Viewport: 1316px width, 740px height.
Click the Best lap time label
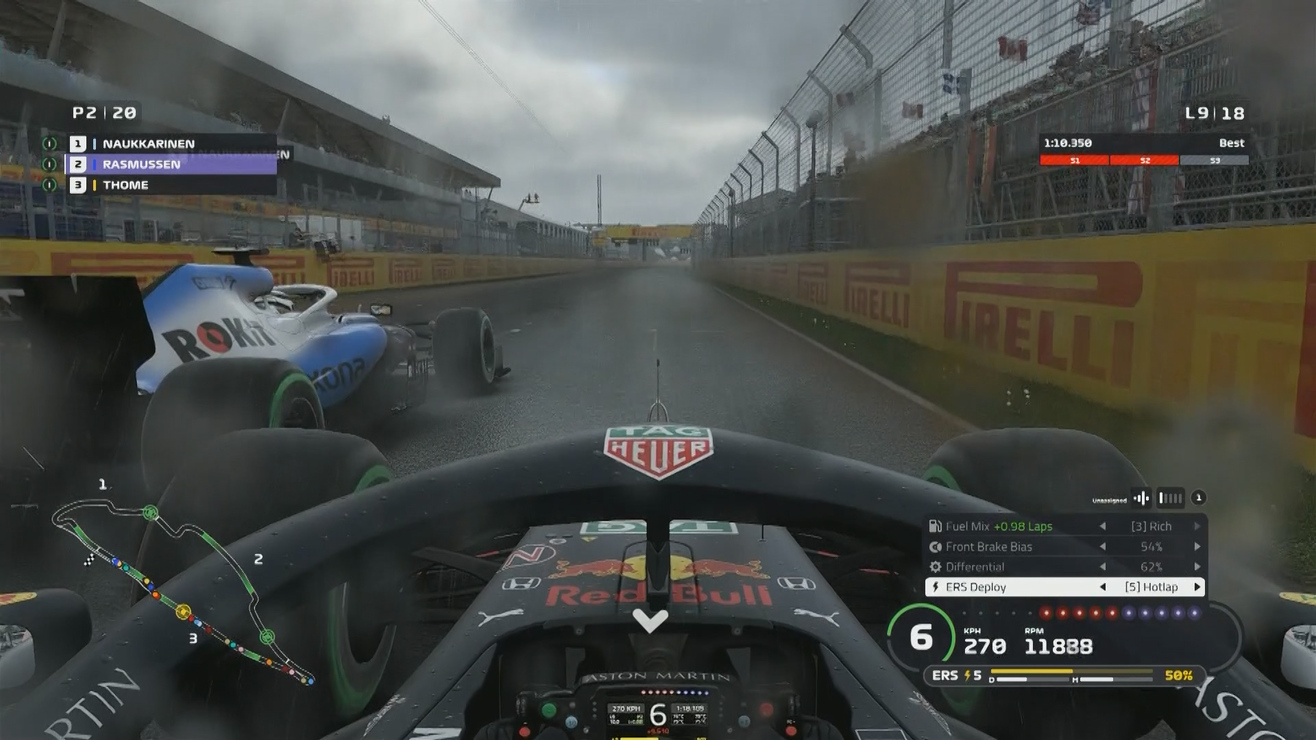1230,143
